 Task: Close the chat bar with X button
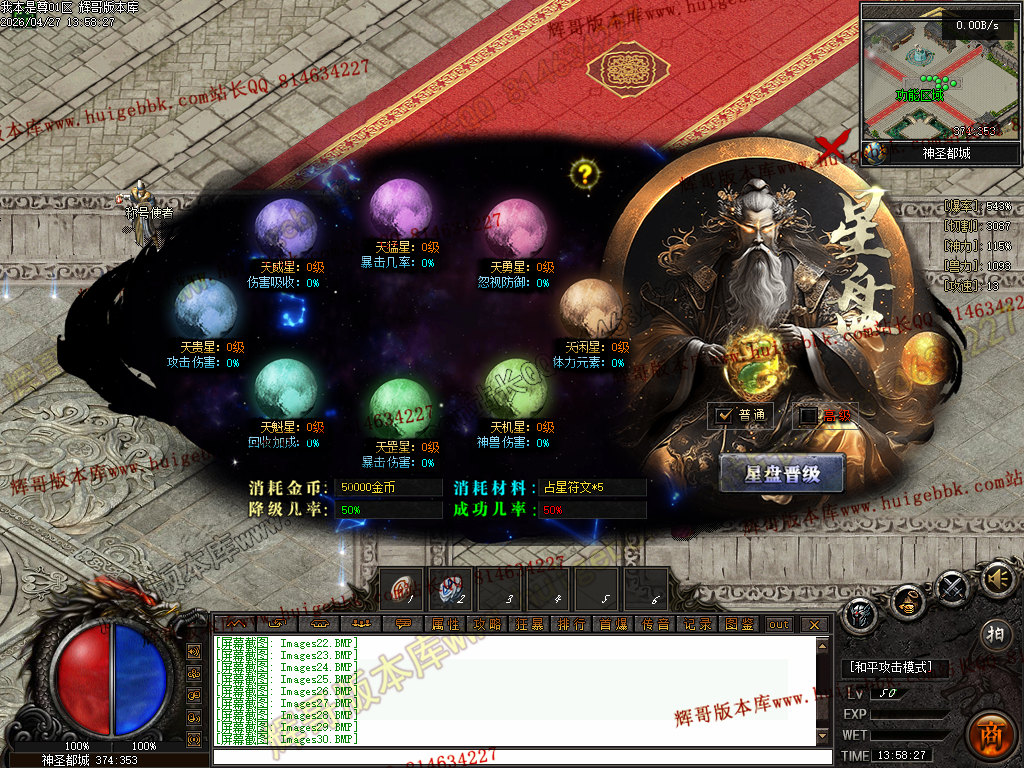pos(814,624)
